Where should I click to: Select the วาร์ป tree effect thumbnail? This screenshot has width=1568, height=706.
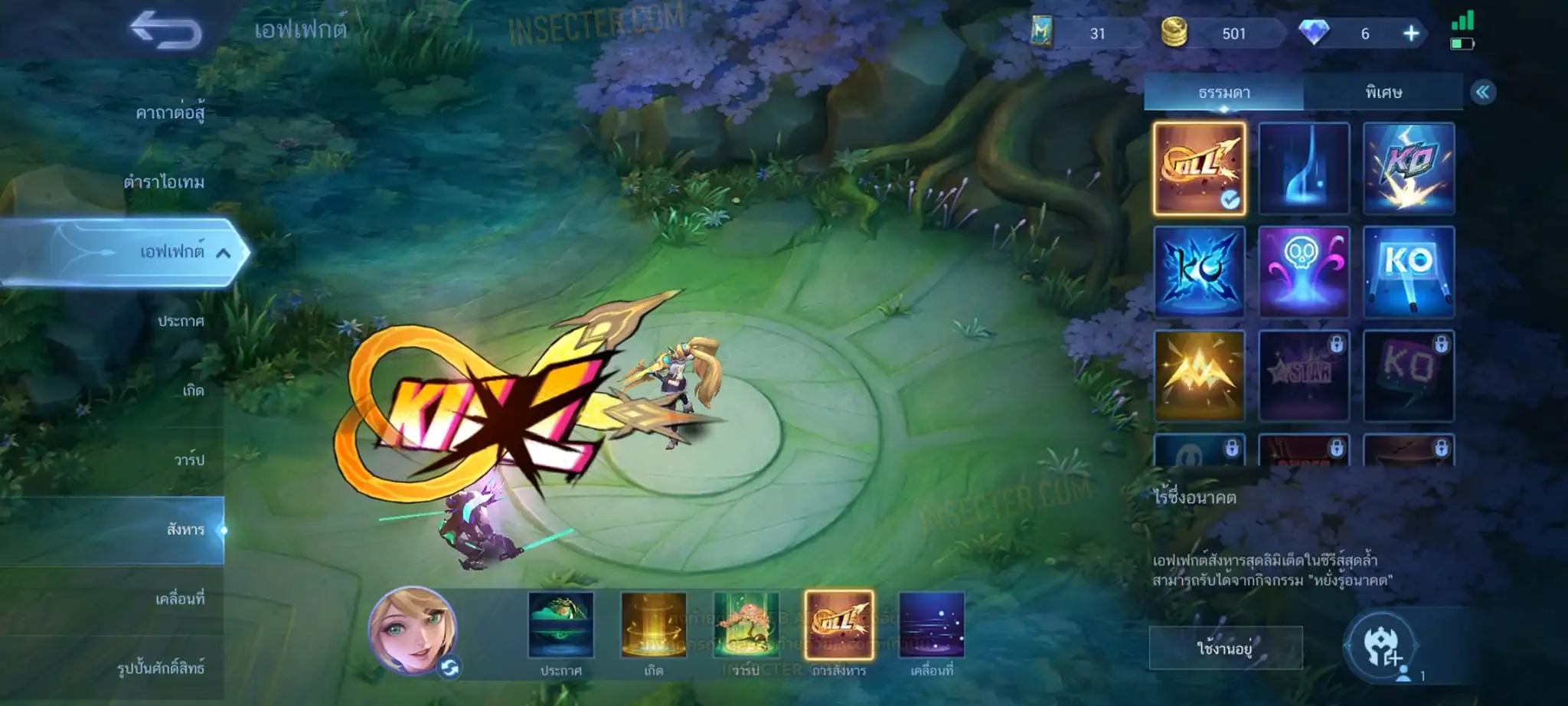[746, 625]
